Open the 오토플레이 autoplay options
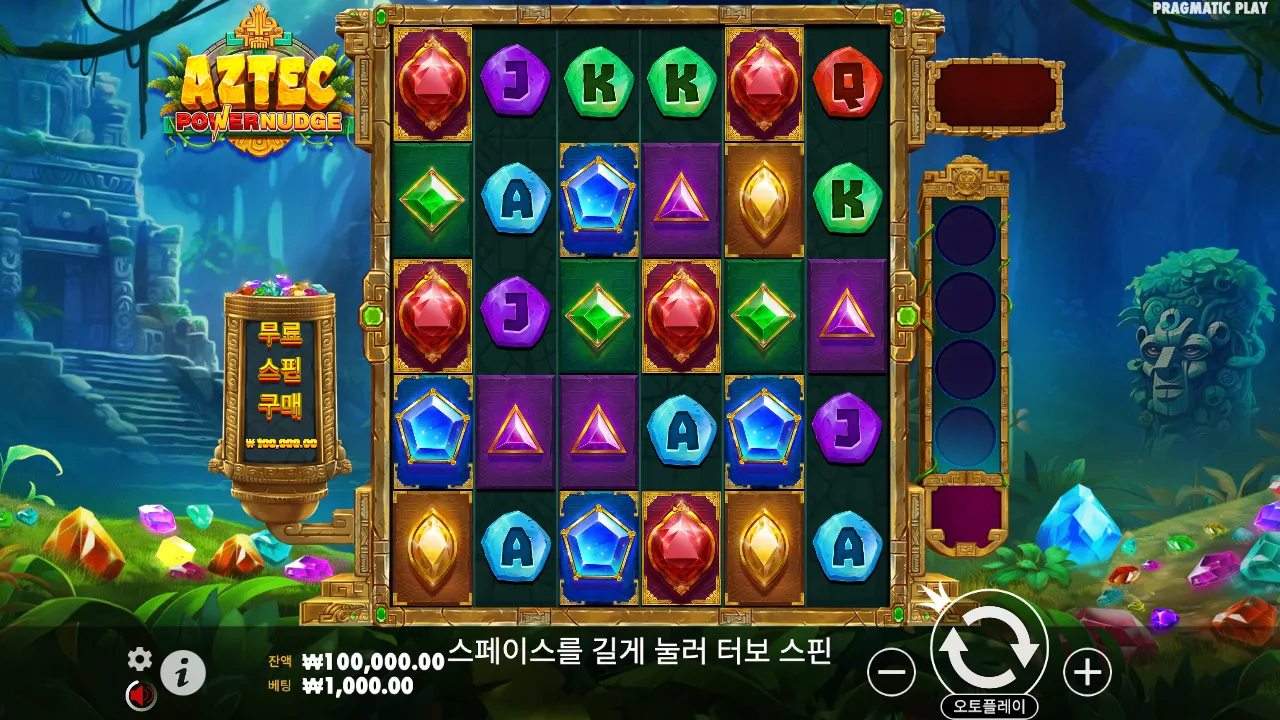The height and width of the screenshot is (720, 1280). tap(989, 706)
